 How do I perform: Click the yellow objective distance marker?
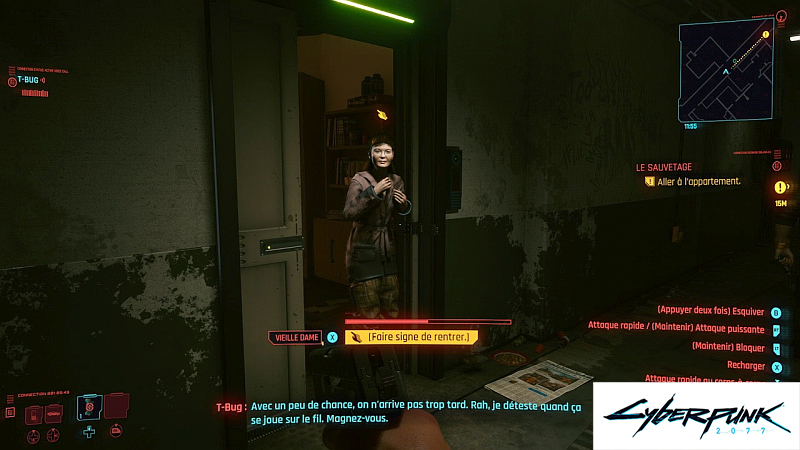click(781, 187)
